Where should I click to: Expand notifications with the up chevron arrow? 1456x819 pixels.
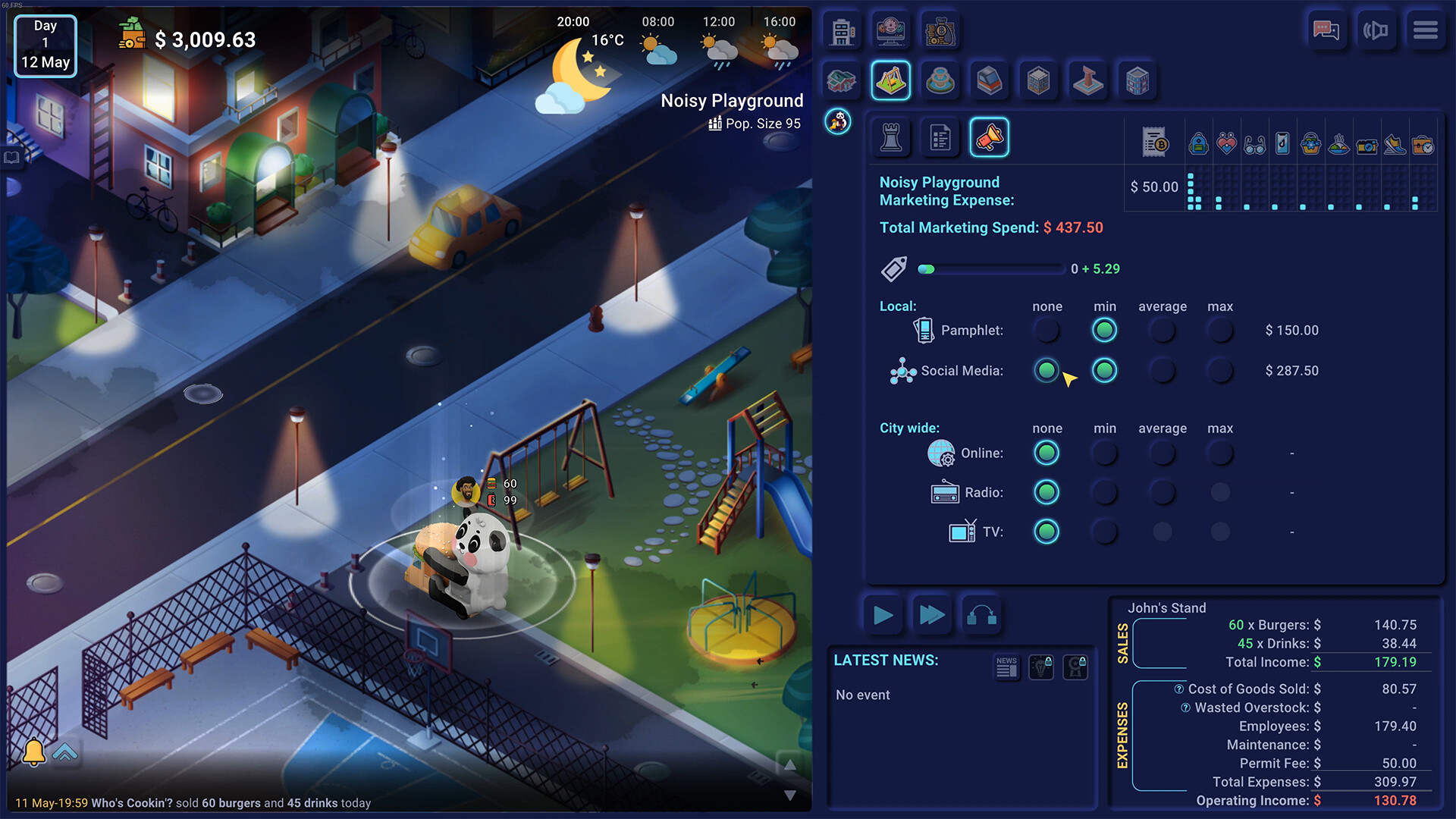67,753
